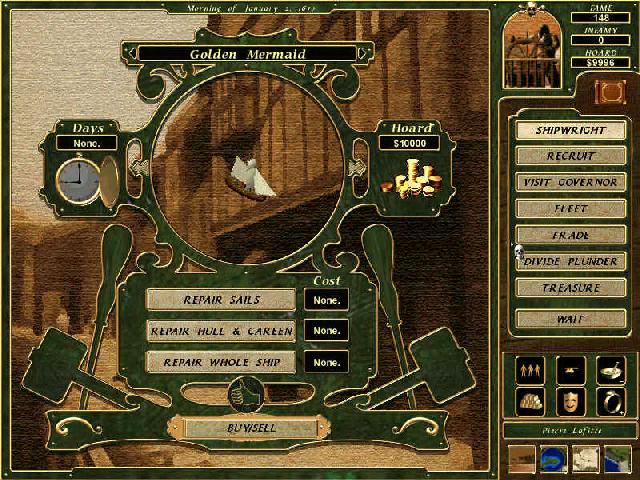Select the mortar and pestle bowl icon

(611, 369)
